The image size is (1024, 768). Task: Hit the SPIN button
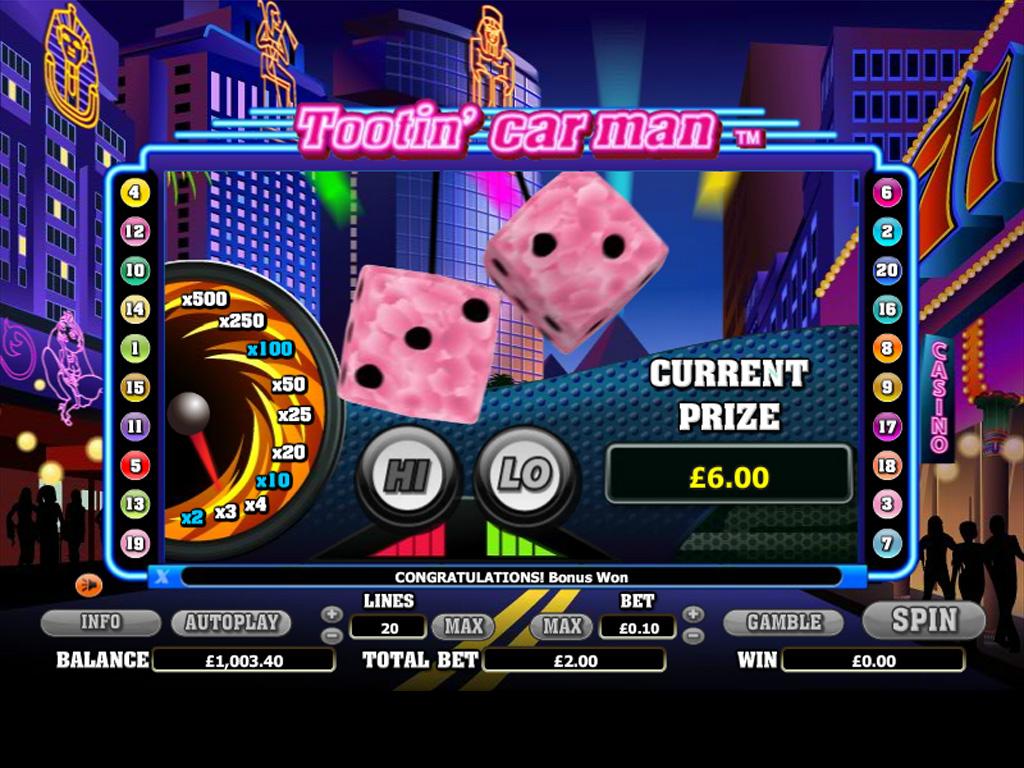[x=924, y=620]
